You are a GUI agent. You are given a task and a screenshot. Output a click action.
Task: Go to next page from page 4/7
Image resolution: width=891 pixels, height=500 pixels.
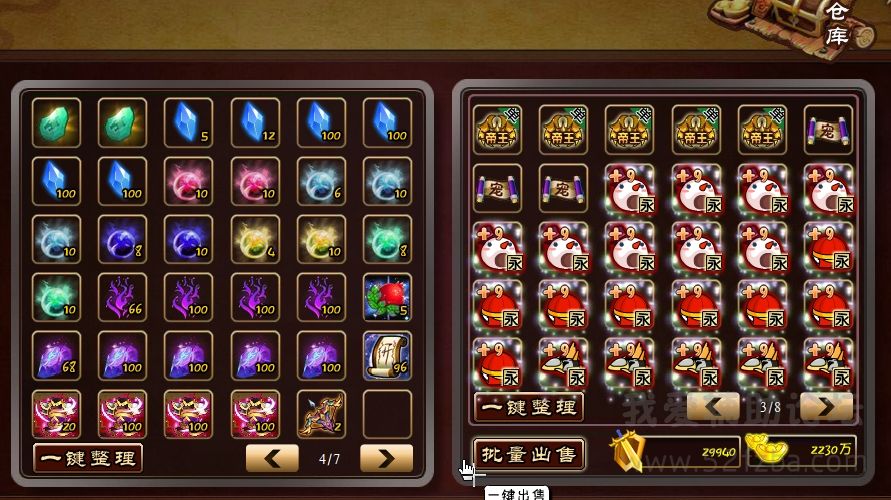point(386,458)
